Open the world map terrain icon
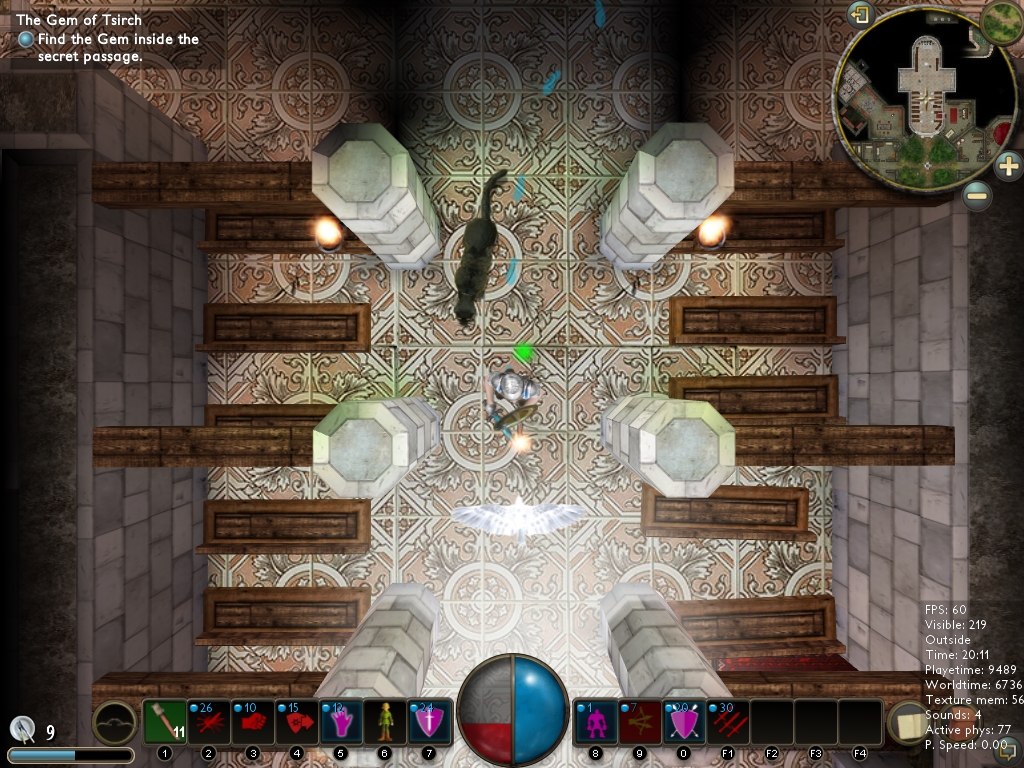Viewport: 1024px width, 768px height. tap(1001, 21)
